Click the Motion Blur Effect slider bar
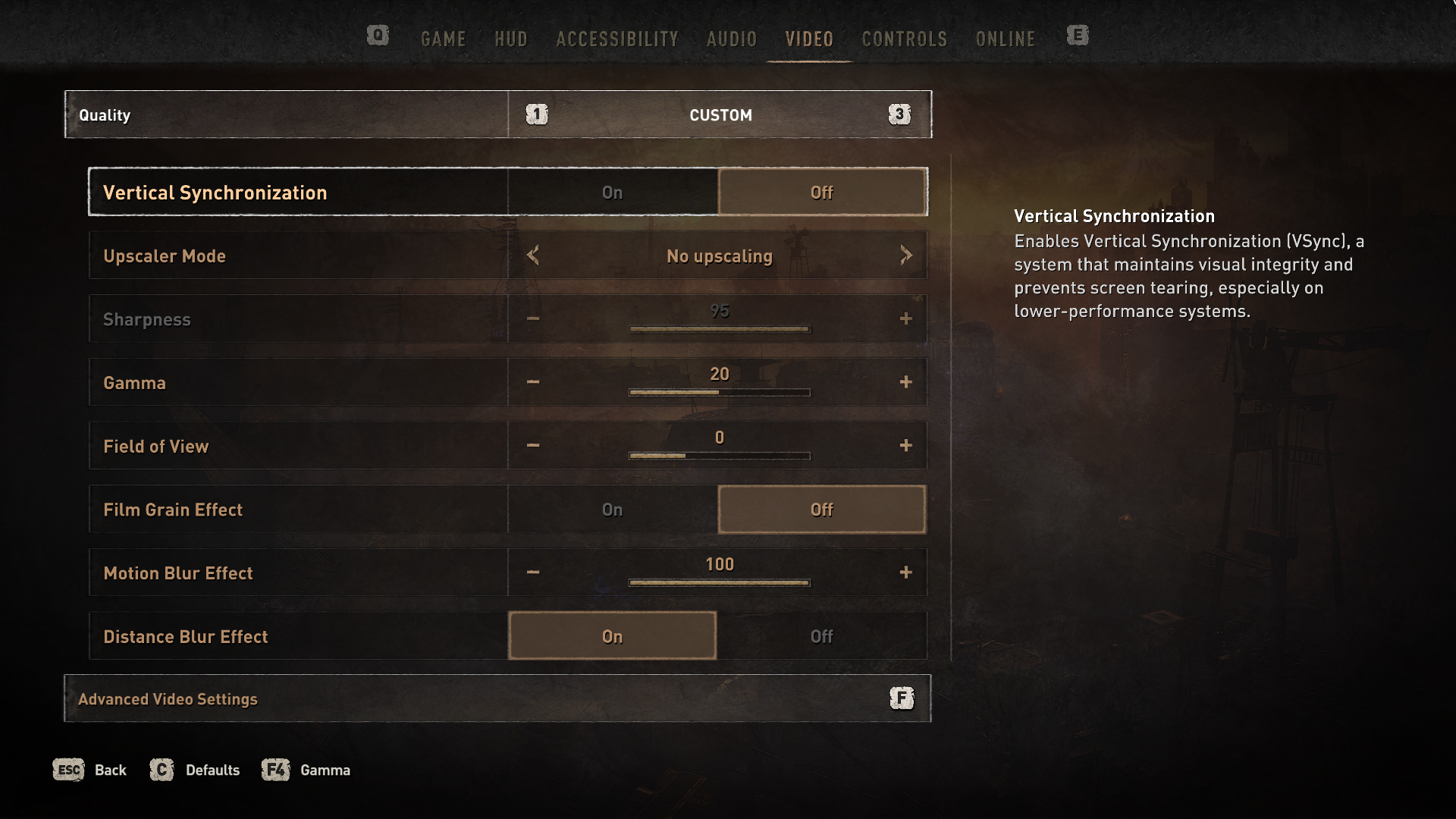 pyautogui.click(x=719, y=582)
